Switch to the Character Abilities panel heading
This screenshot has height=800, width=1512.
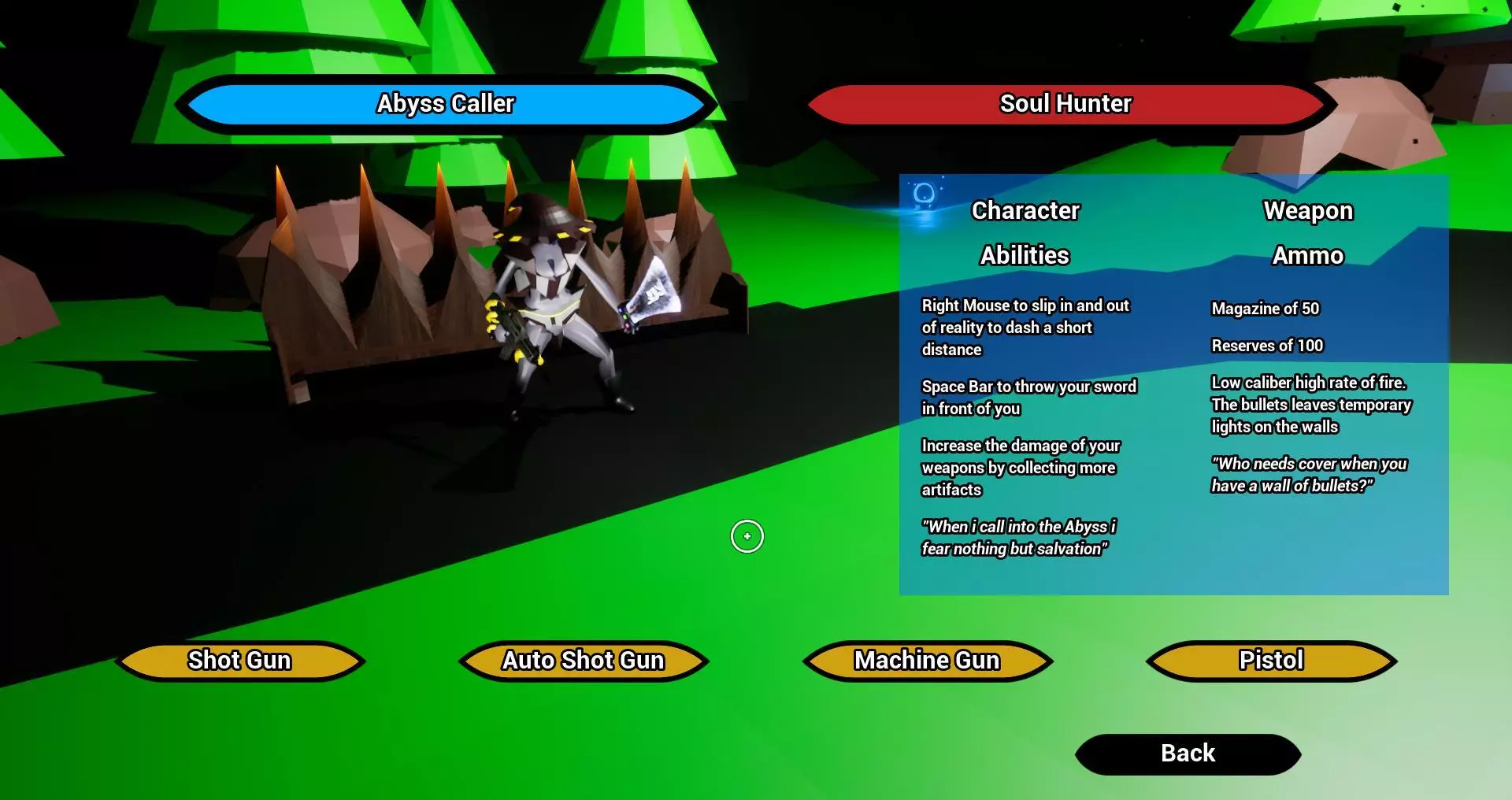[1025, 210]
